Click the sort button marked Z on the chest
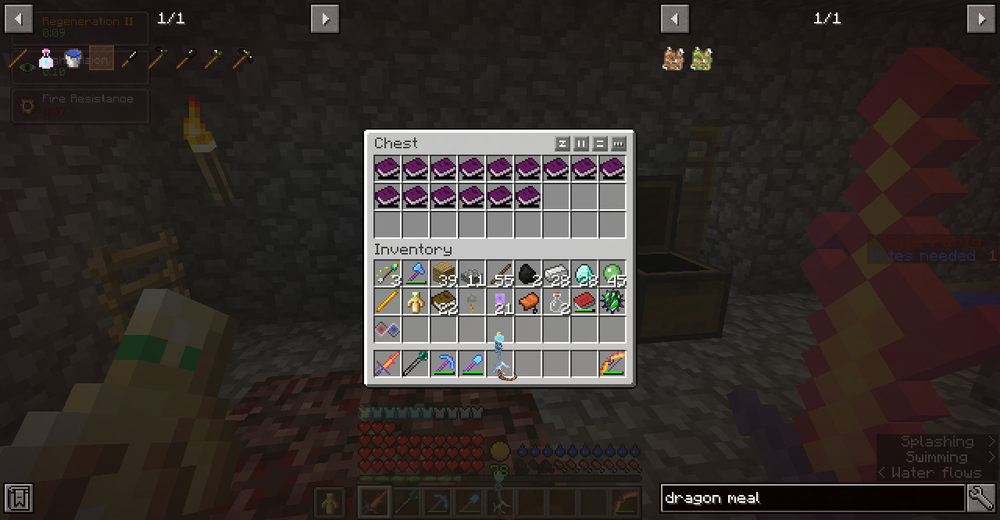Image resolution: width=1000 pixels, height=520 pixels. tap(562, 144)
